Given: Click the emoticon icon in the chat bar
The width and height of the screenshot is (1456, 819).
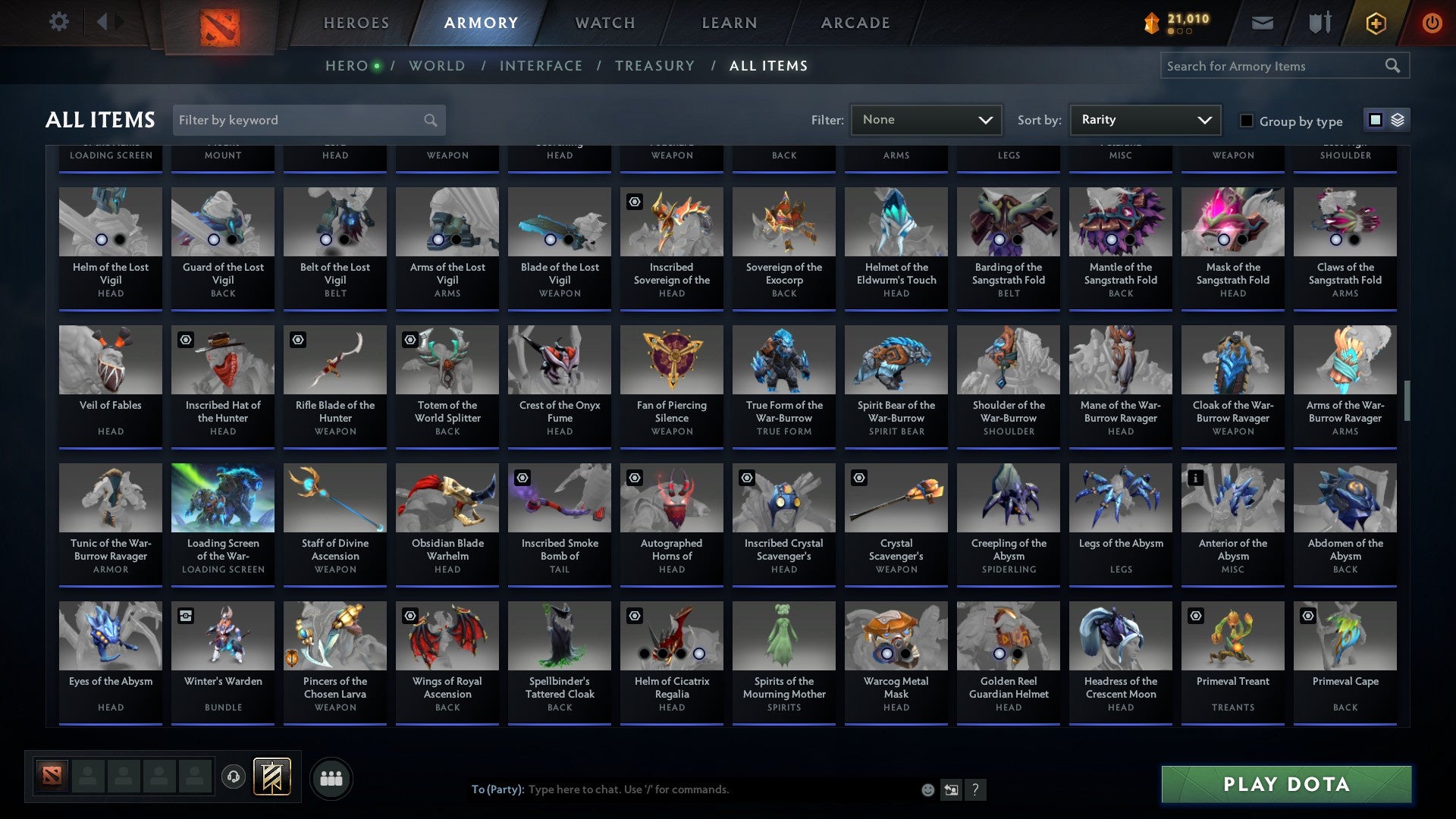Looking at the screenshot, I should pos(927,789).
